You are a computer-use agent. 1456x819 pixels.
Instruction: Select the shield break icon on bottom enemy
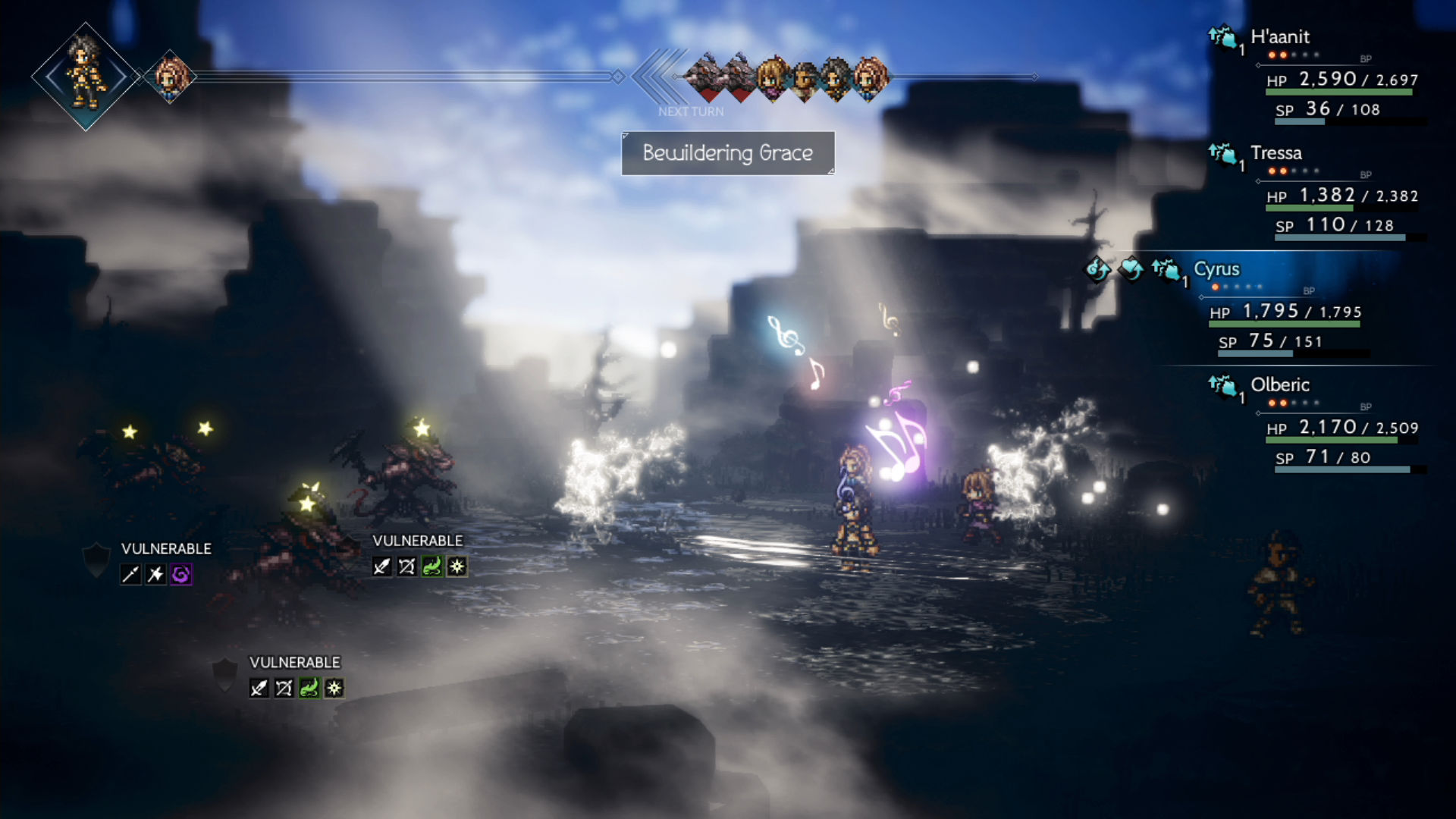point(224,675)
